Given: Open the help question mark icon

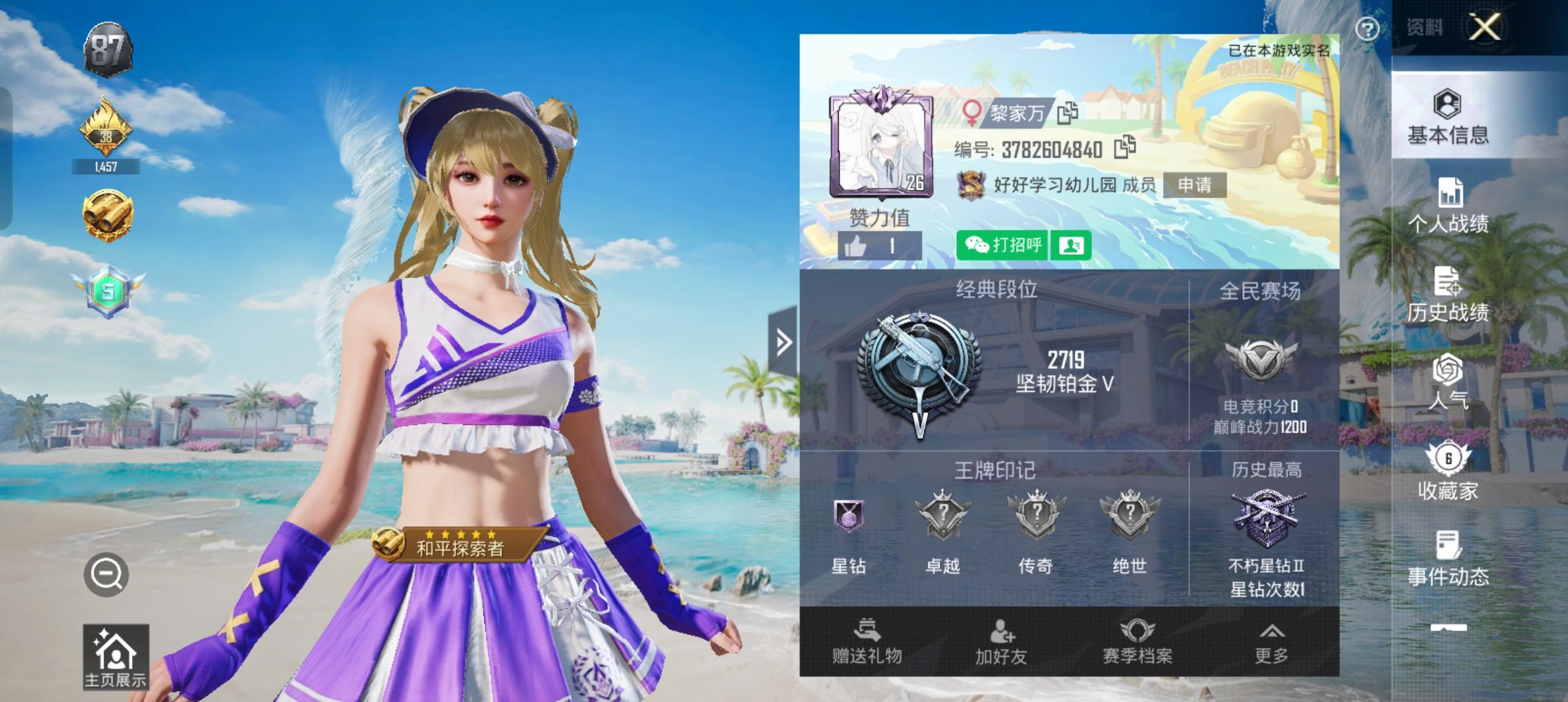Looking at the screenshot, I should click(x=1367, y=27).
